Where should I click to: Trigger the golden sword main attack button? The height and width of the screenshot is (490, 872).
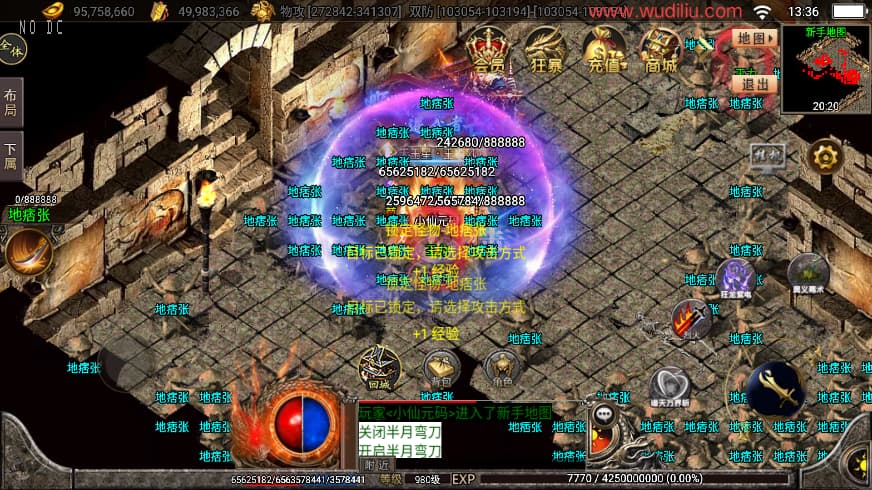click(776, 389)
